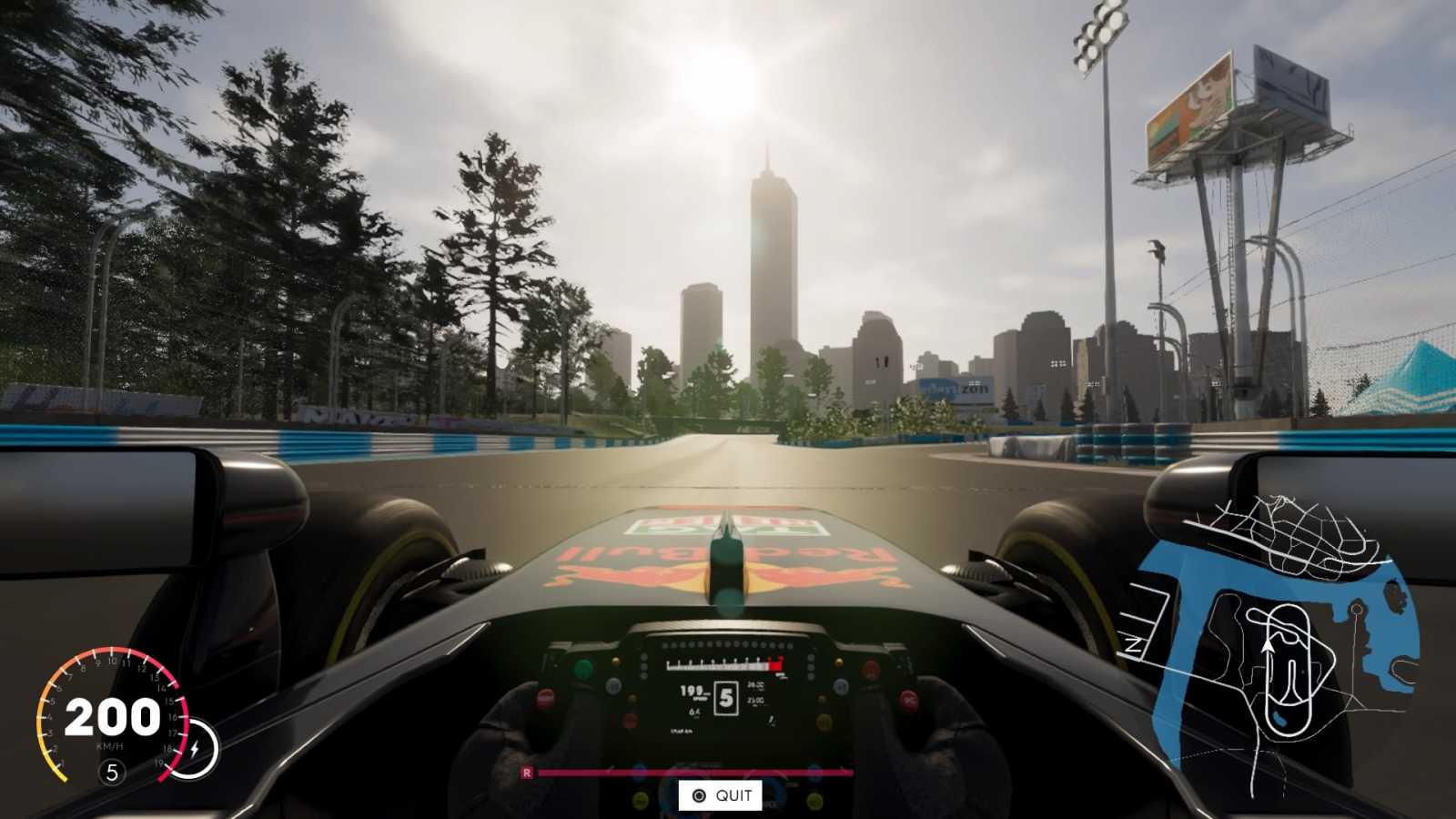This screenshot has width=1456, height=819.
Task: Select the KM/H unit label
Action: (x=110, y=746)
